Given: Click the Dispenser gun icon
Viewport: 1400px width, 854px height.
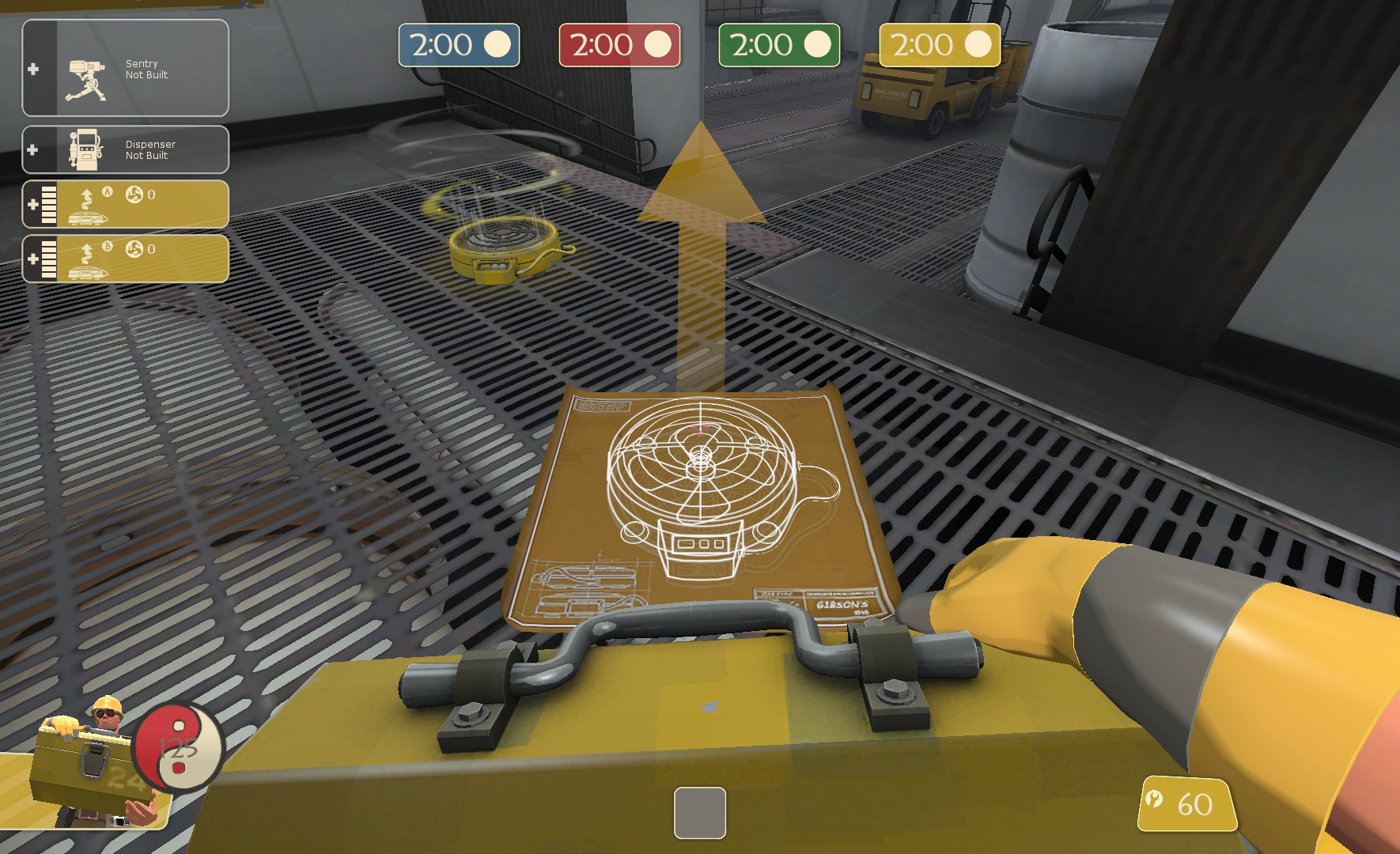Looking at the screenshot, I should coord(87,149).
